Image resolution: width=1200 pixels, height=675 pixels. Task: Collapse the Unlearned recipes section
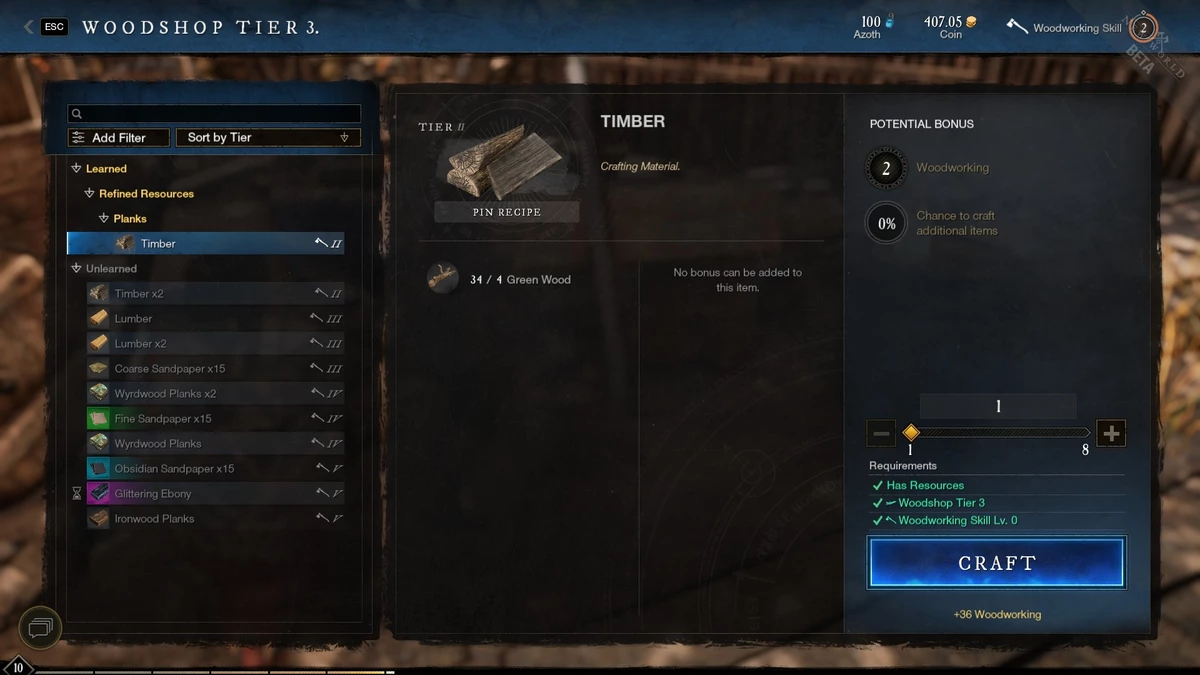(x=77, y=269)
